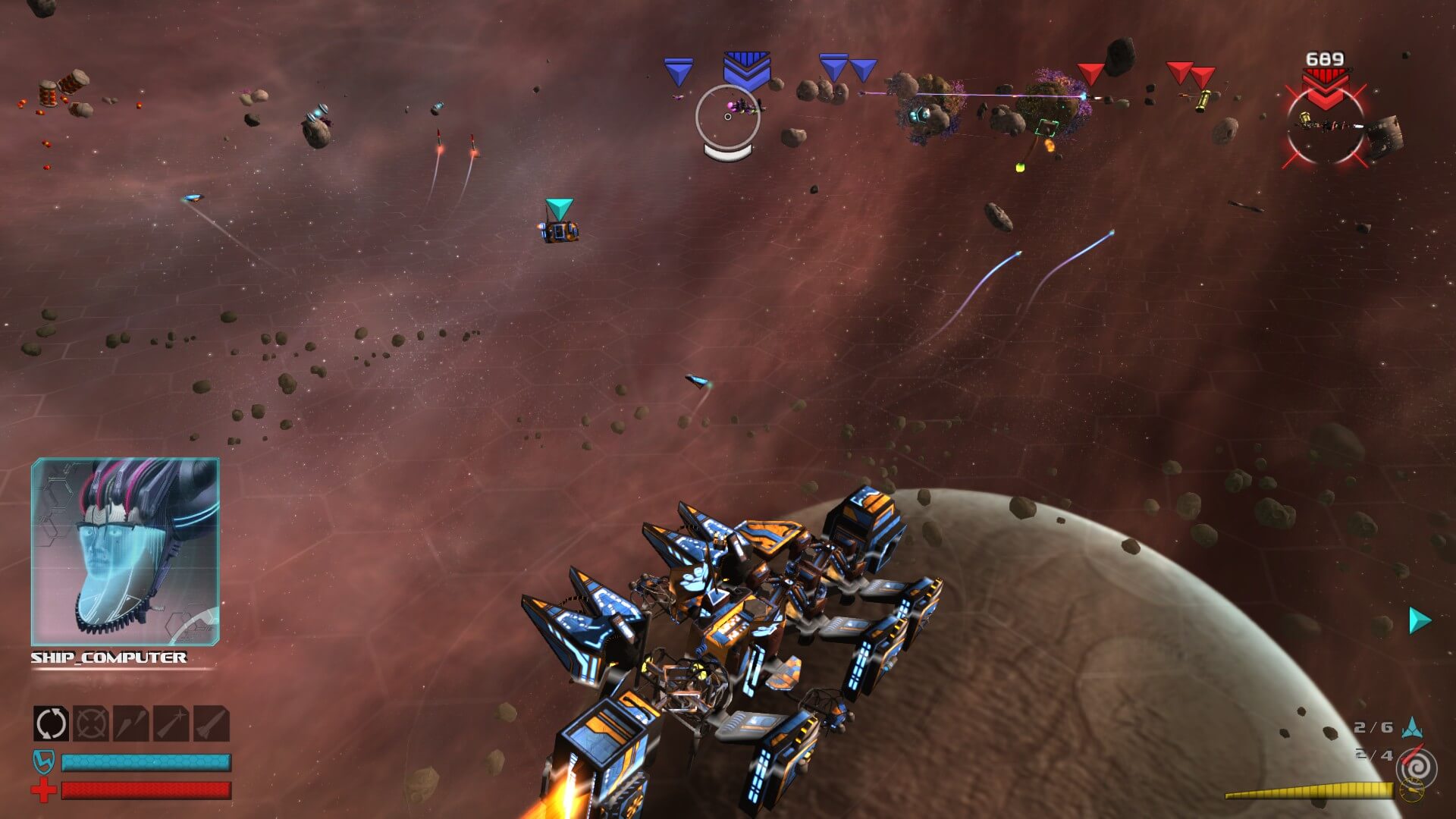Pick the rocket missile weapon slot
Viewport: 1456px width, 819px height.
click(212, 723)
